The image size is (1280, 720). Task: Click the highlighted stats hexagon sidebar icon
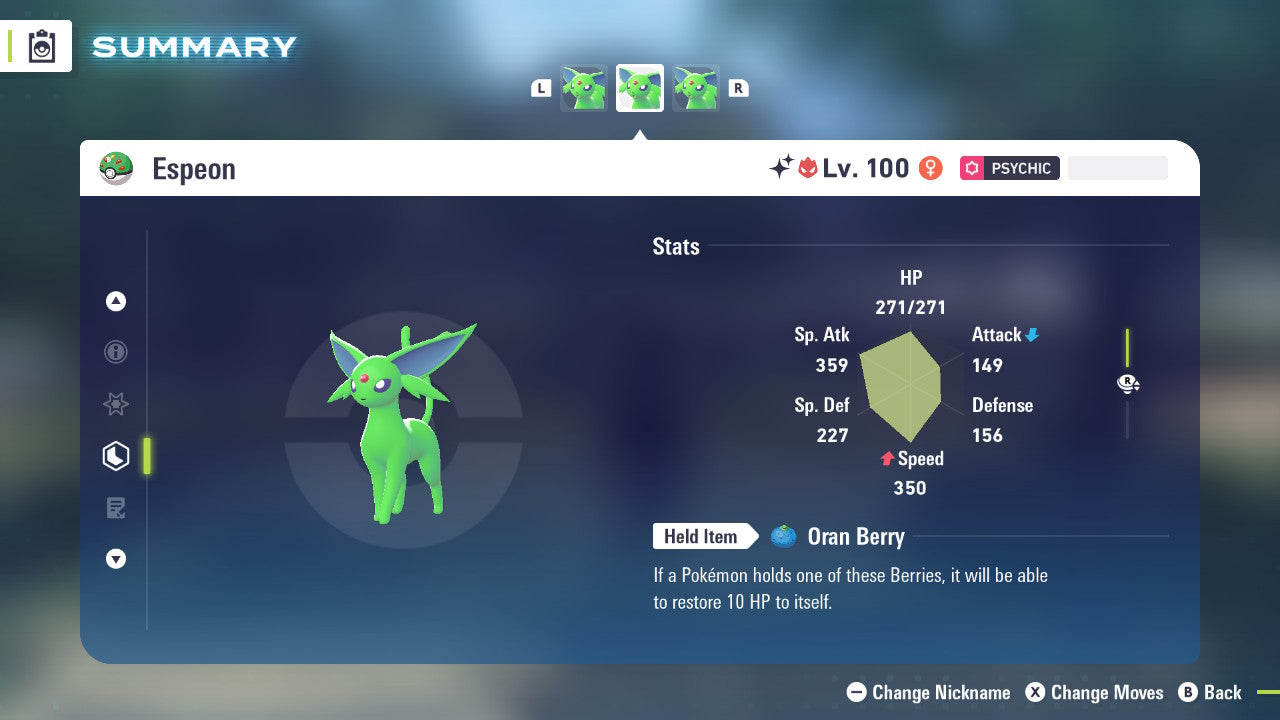tap(116, 456)
